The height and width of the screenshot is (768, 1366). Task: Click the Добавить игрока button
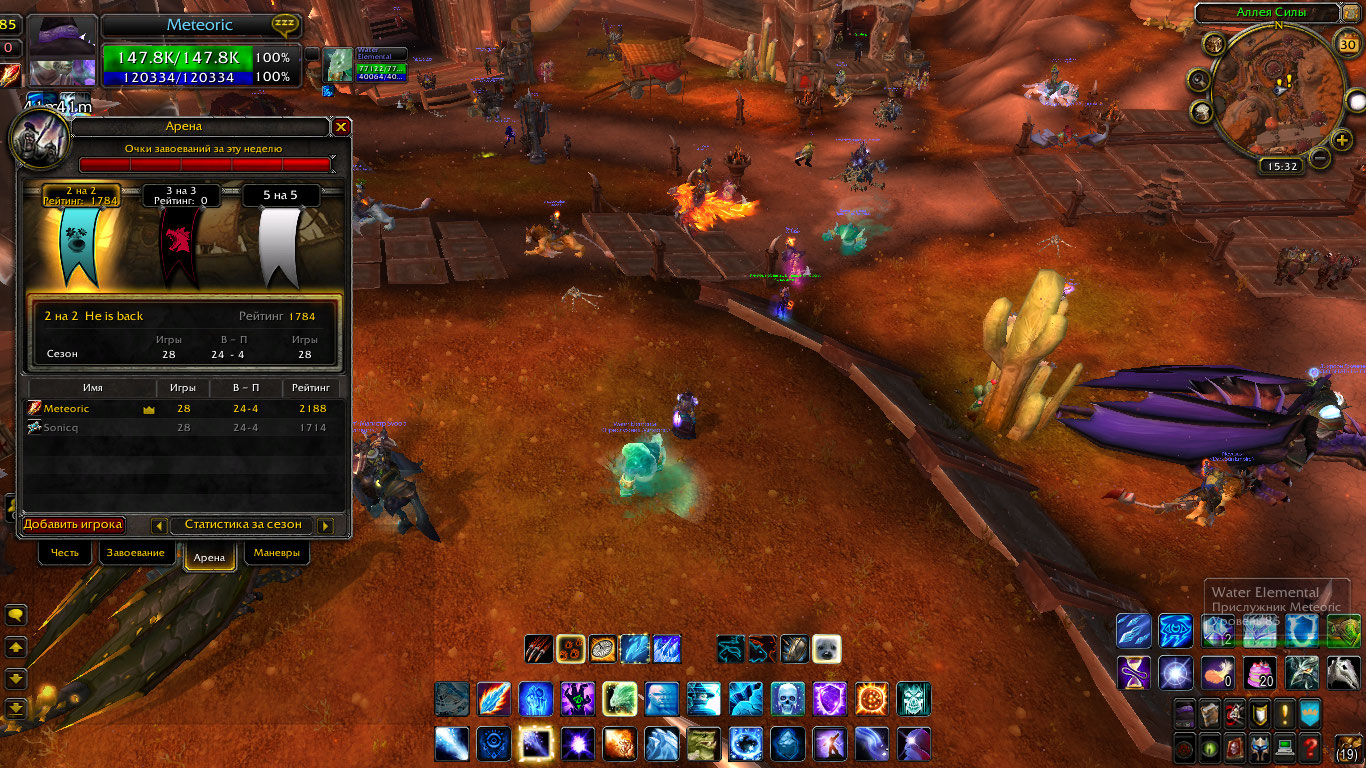[x=73, y=525]
